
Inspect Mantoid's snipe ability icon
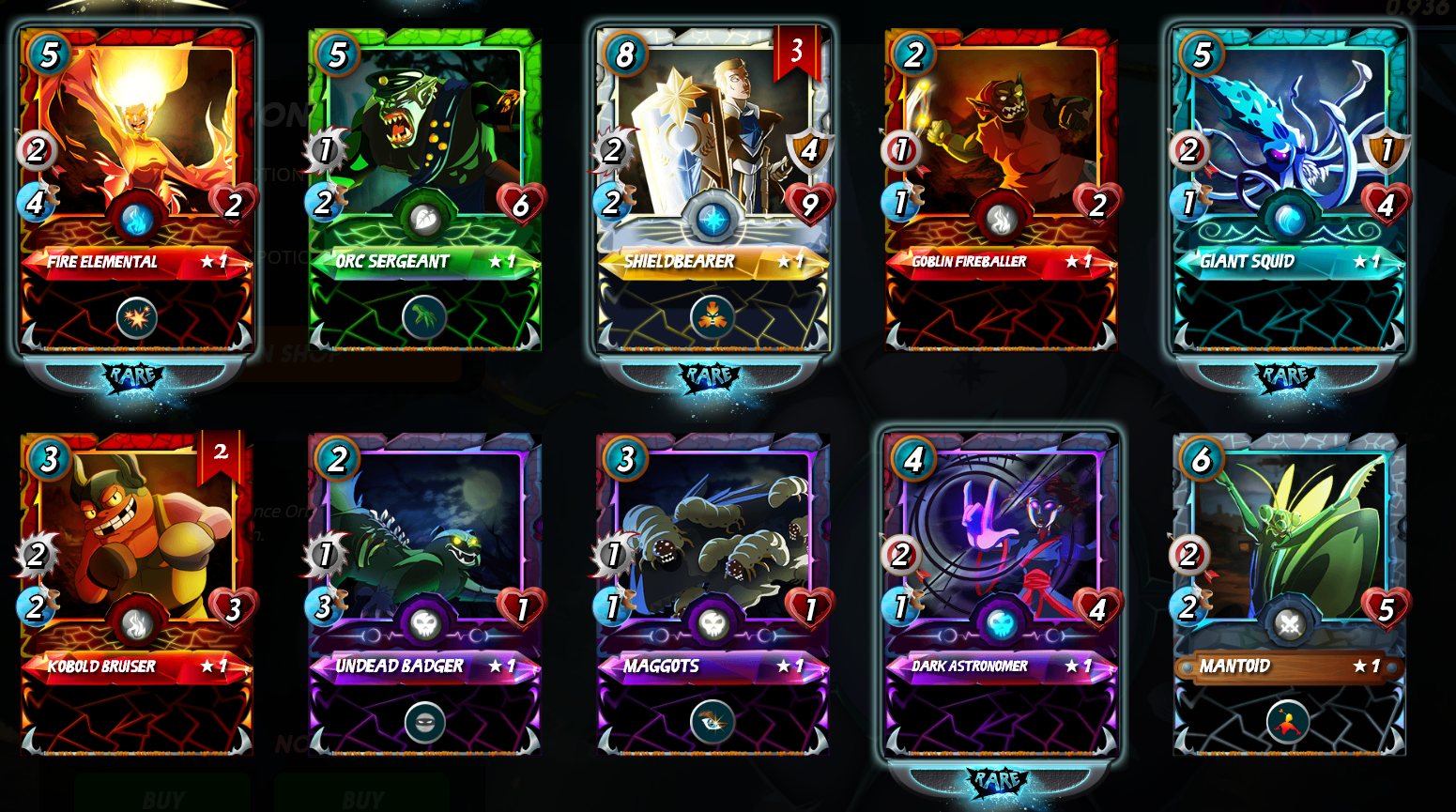click(x=1288, y=722)
